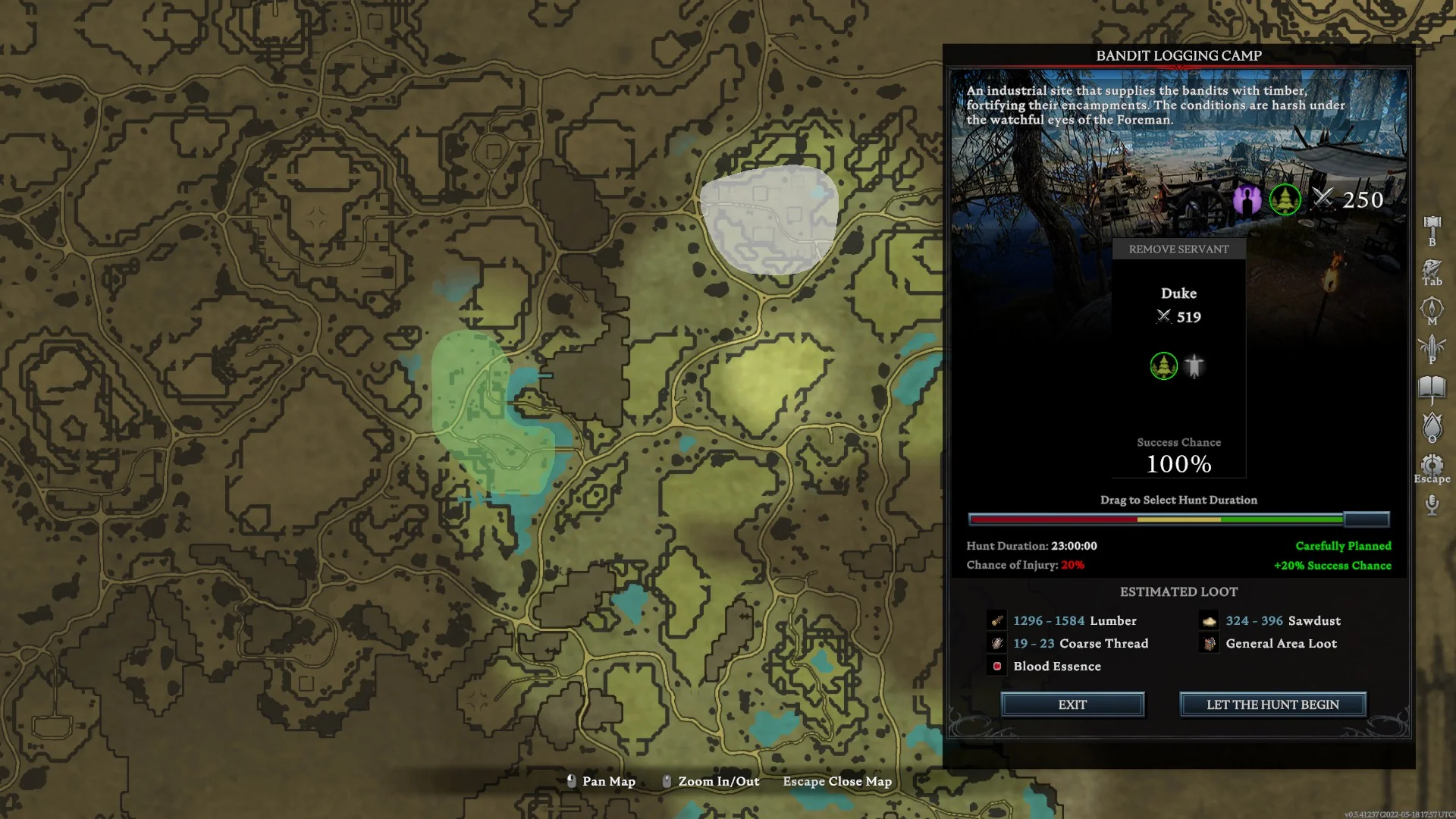Remove servant Duke from the hunt

(x=1178, y=249)
